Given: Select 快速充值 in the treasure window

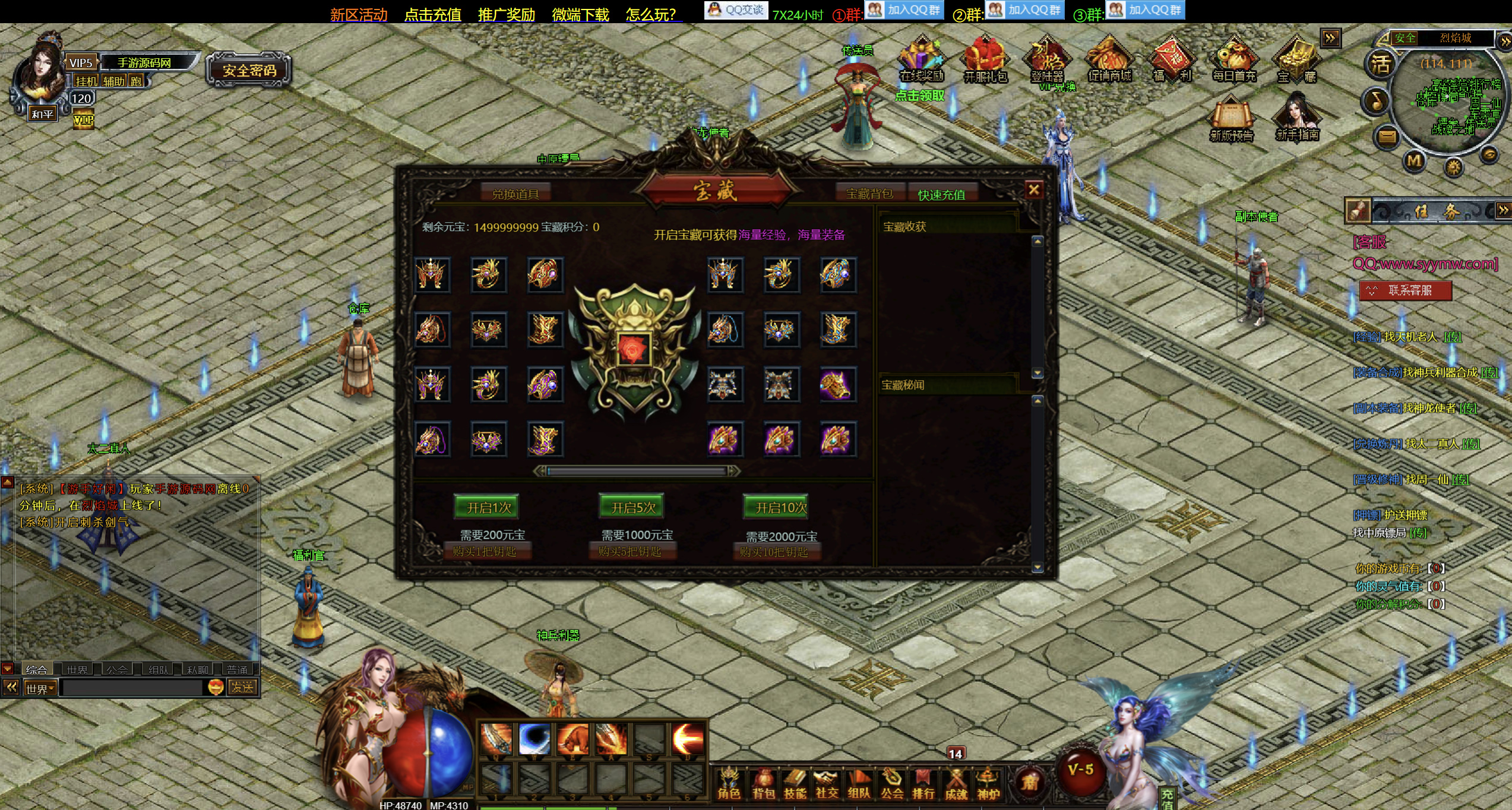Looking at the screenshot, I should 941,194.
